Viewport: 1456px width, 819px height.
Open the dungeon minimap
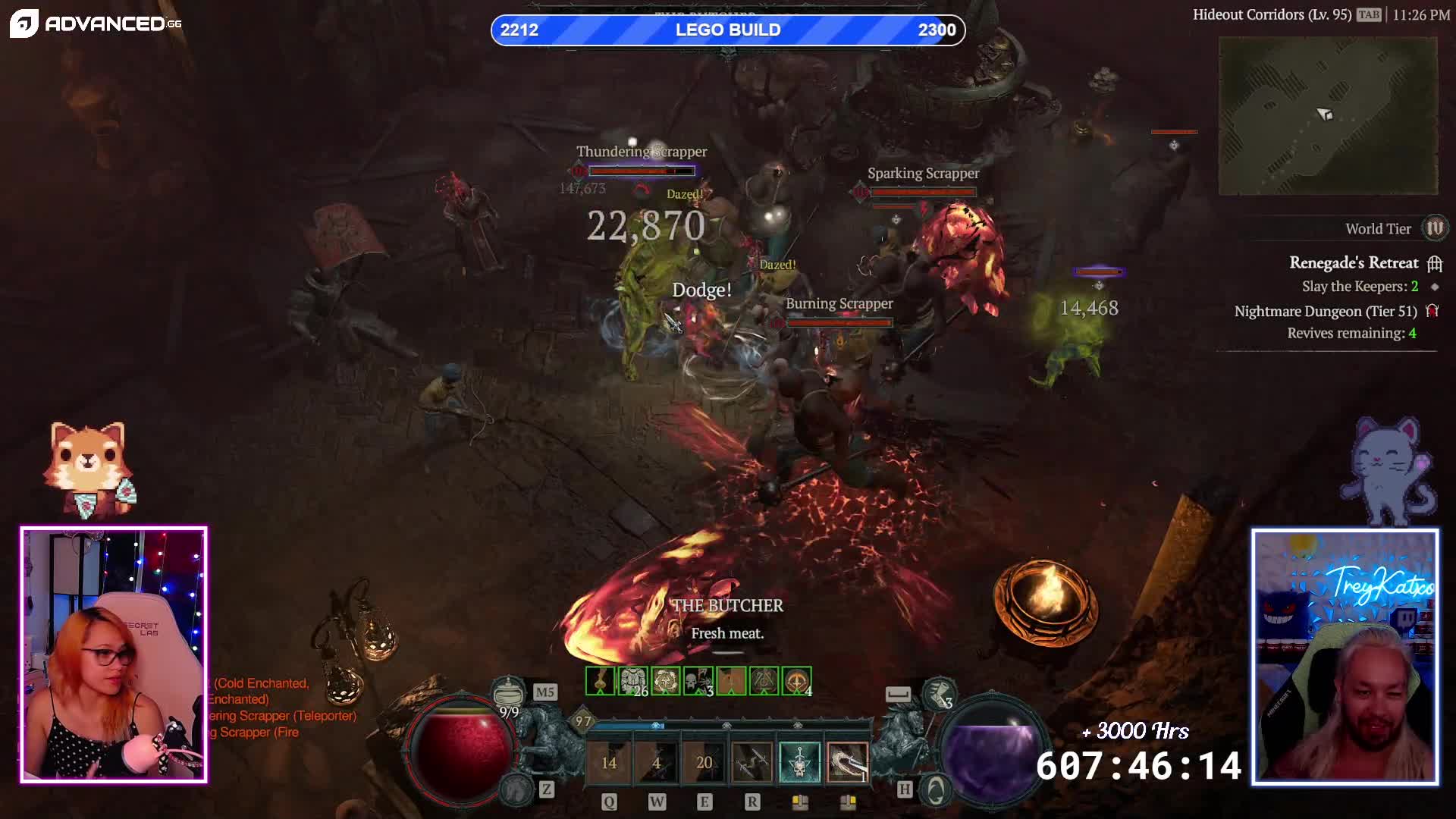pos(1327,115)
